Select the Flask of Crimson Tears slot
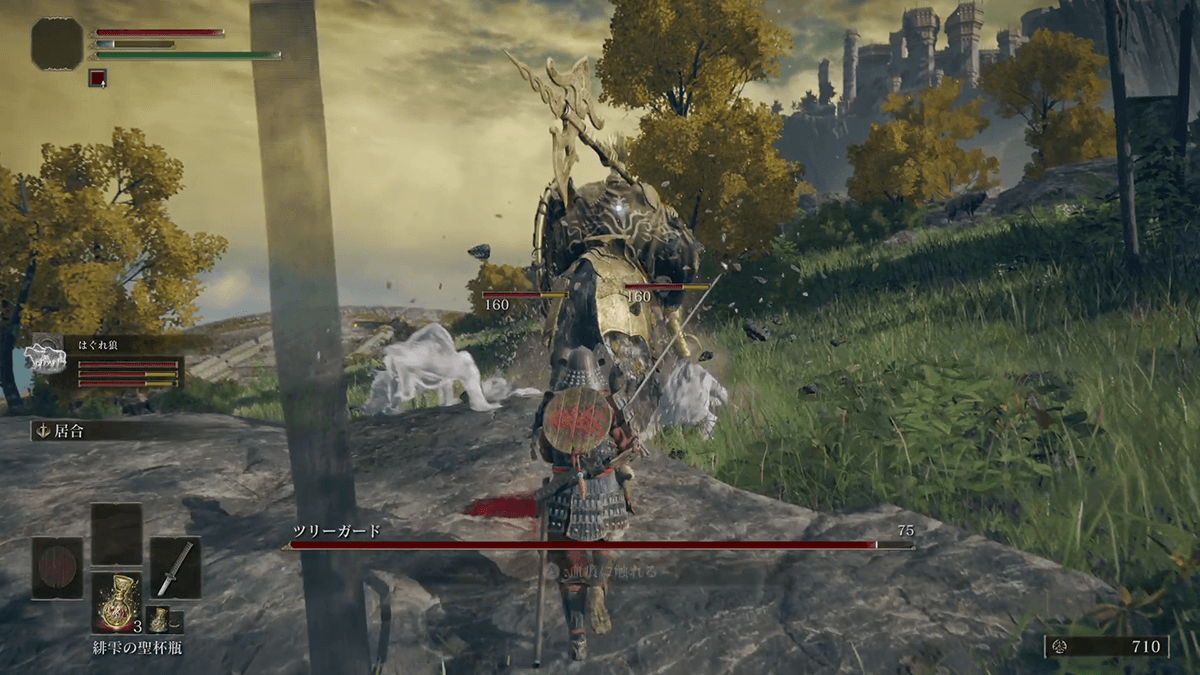 coord(117,602)
